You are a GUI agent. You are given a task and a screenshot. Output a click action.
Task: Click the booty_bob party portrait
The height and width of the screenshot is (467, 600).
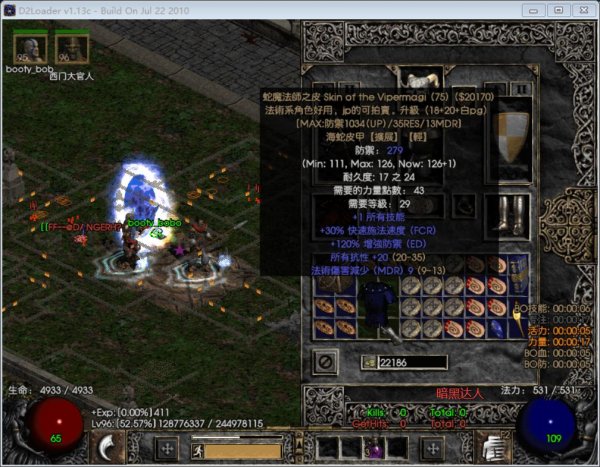click(28, 48)
